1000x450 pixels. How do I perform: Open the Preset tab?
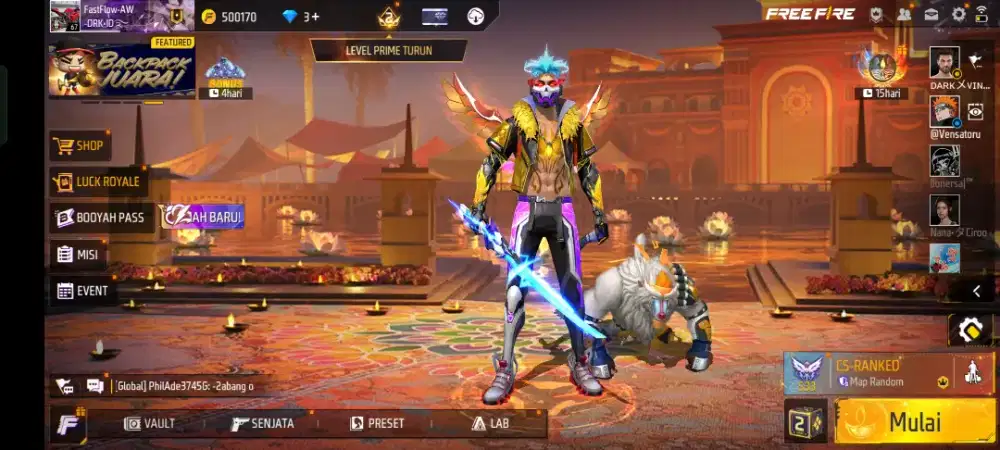[x=377, y=423]
